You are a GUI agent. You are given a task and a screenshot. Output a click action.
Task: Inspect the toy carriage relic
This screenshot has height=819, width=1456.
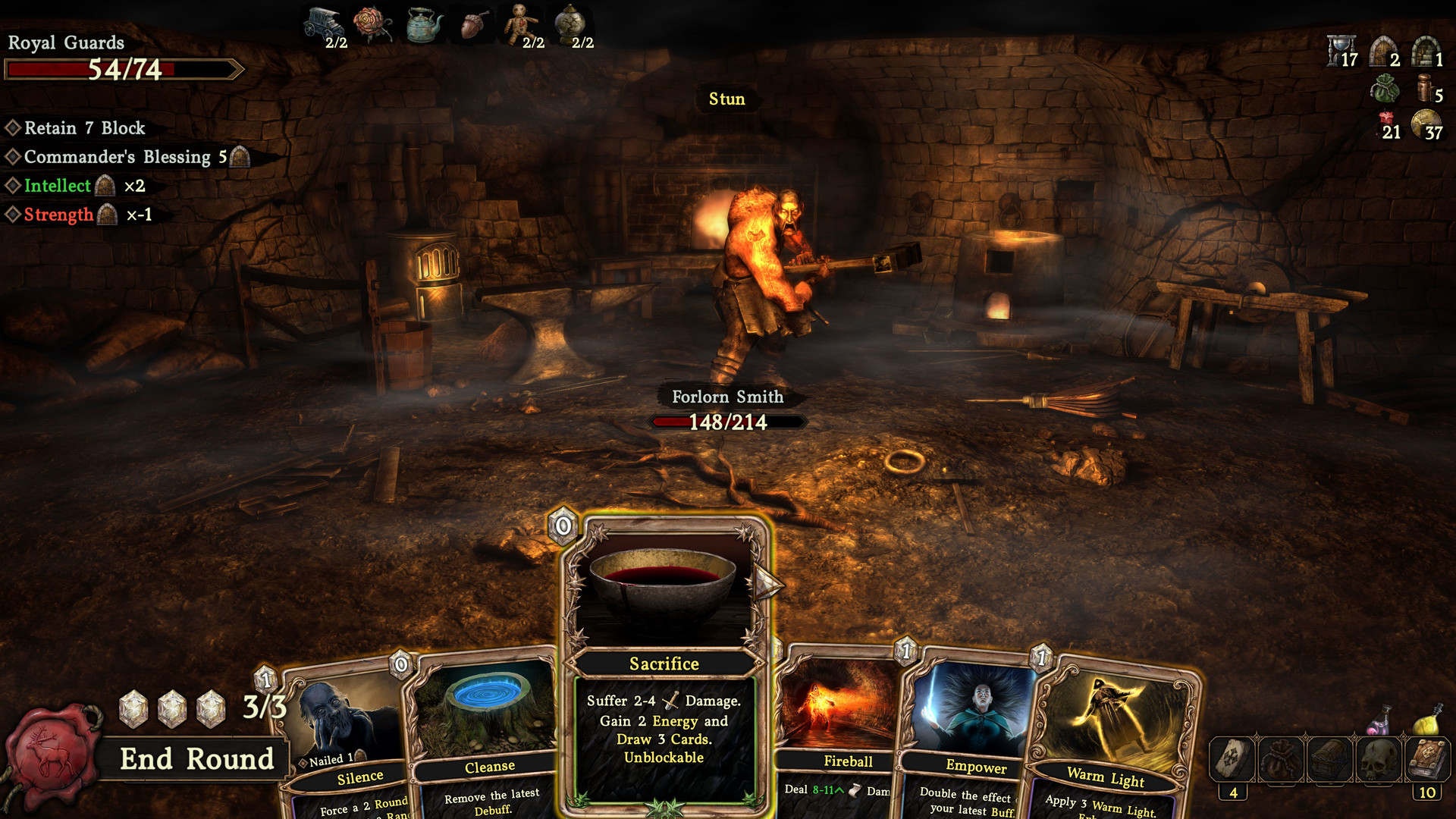tap(324, 24)
